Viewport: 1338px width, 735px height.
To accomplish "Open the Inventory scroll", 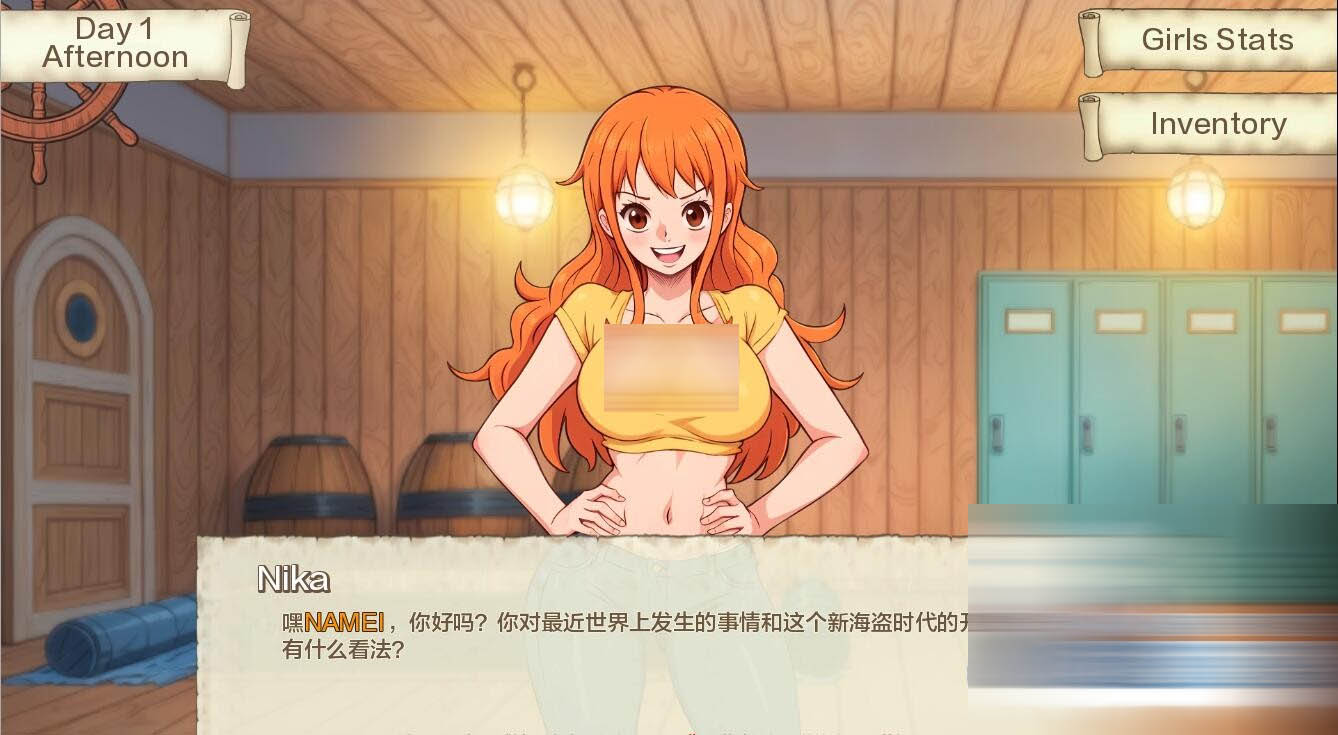I will point(1218,124).
